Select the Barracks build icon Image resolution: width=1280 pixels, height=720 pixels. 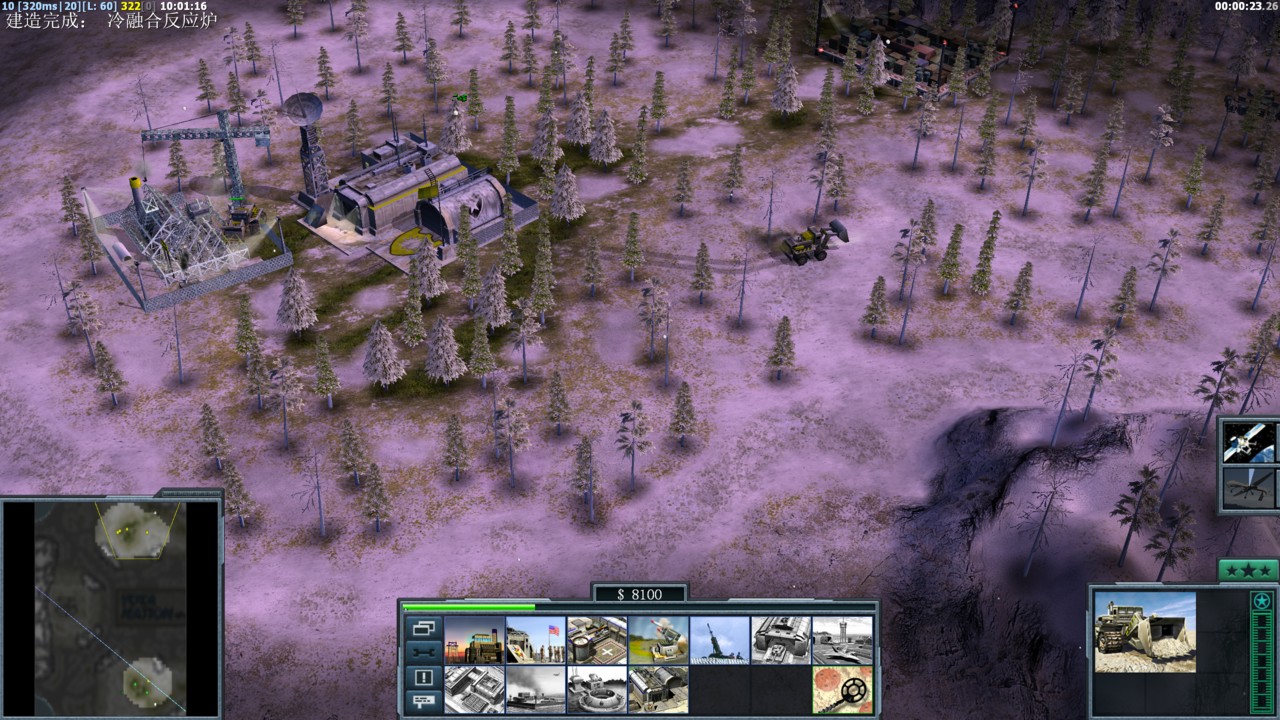click(x=535, y=639)
